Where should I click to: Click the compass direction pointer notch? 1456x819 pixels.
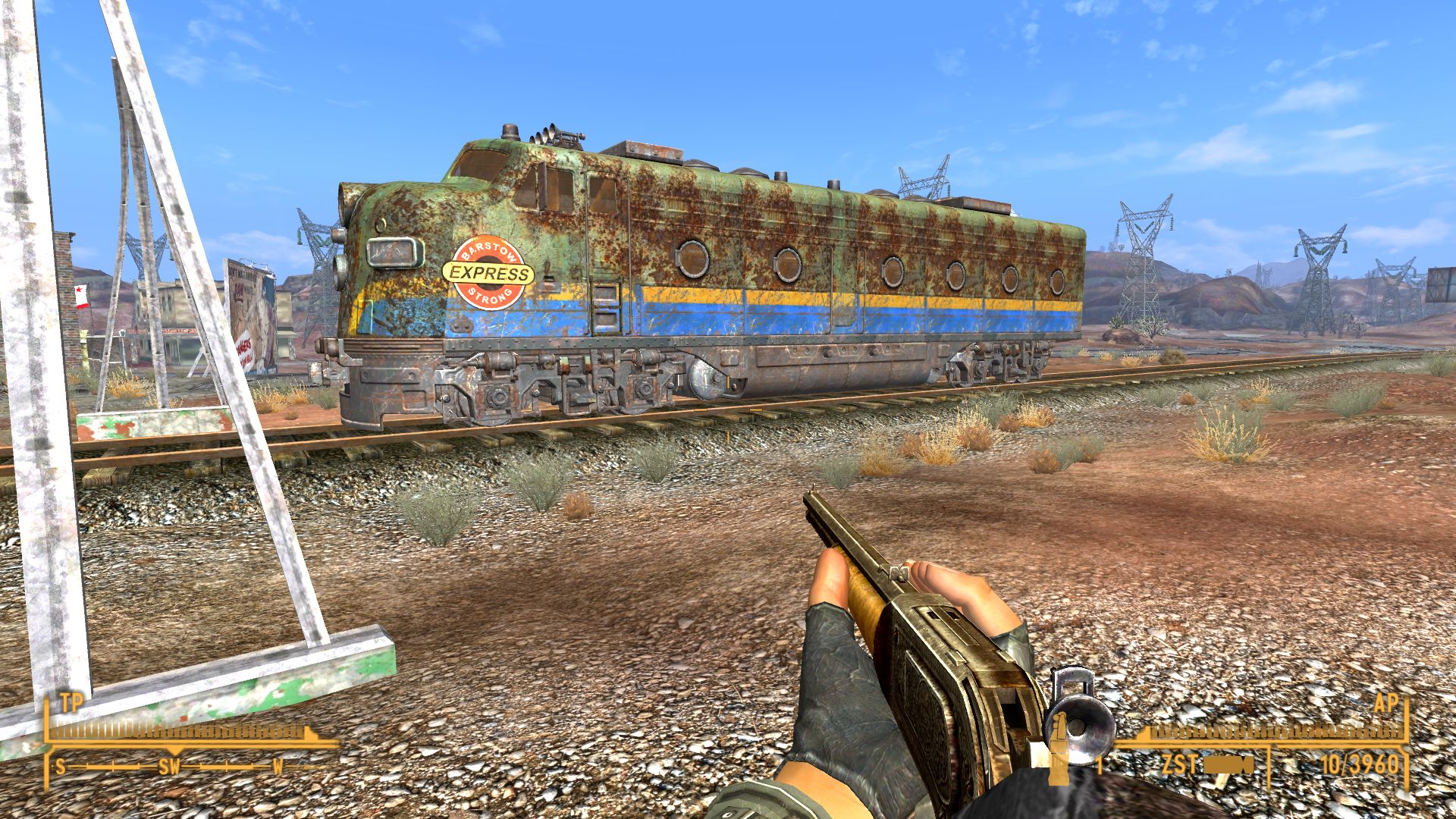click(x=175, y=751)
